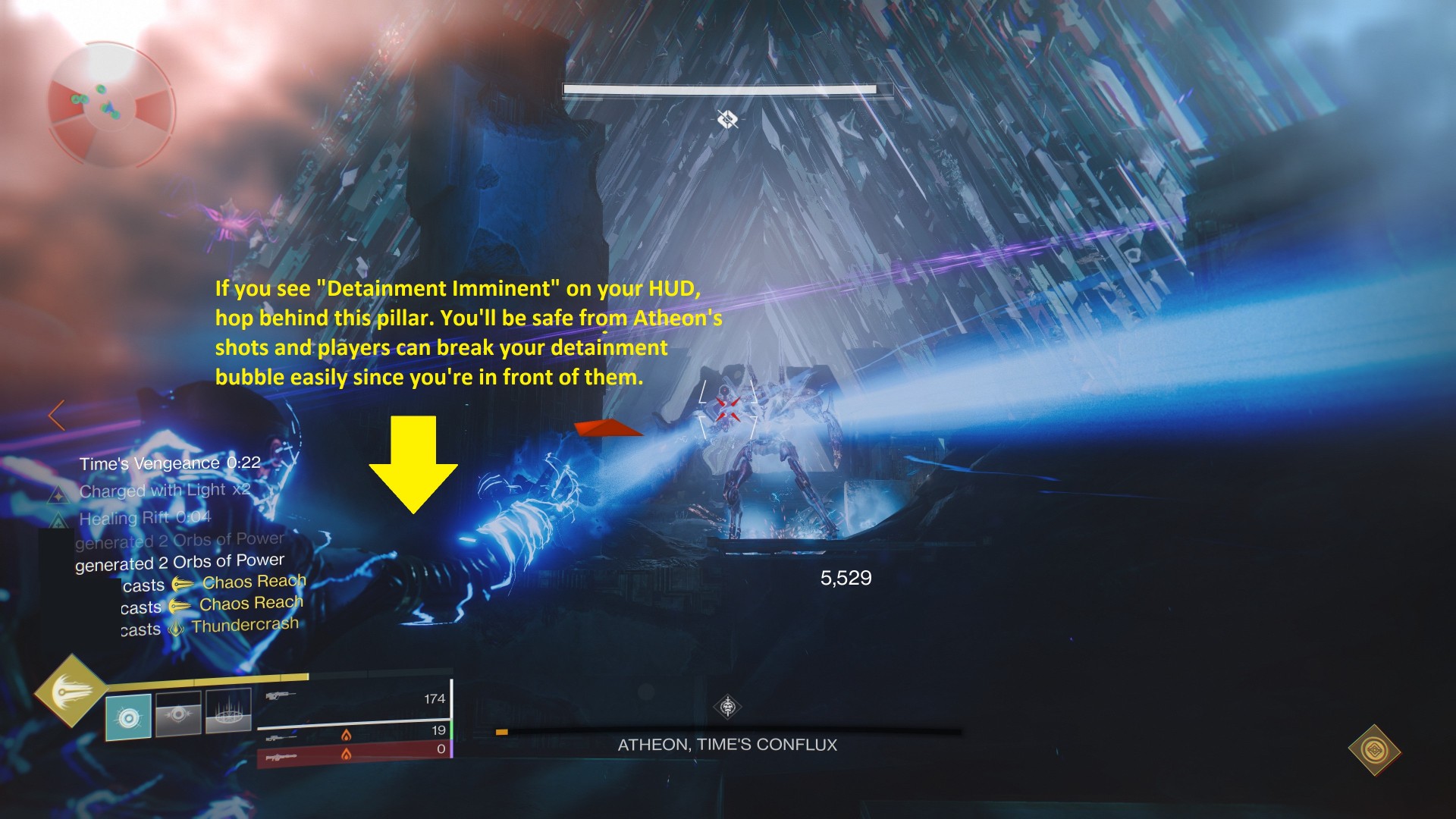Click the melee ability icon
Viewport: 1456px width, 819px height.
[178, 715]
